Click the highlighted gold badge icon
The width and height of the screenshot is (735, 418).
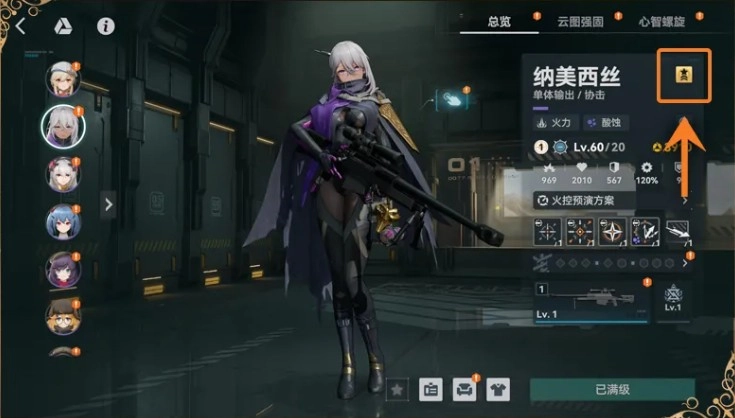click(684, 76)
